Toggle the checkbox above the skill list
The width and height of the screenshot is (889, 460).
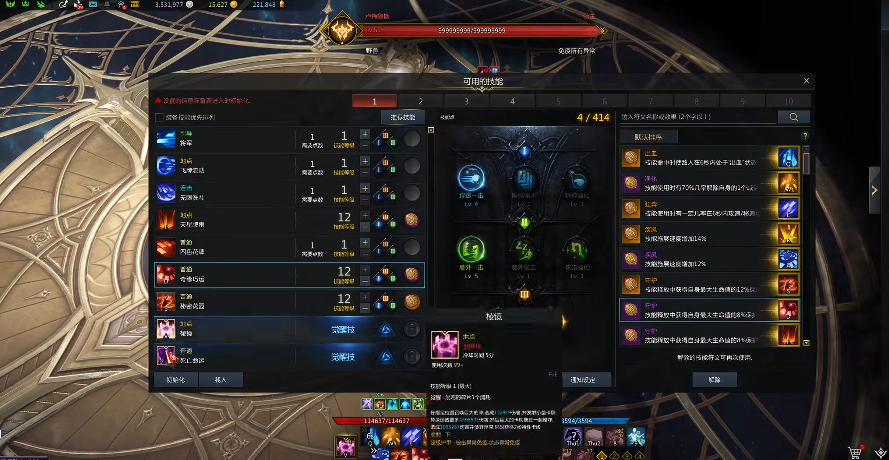[159, 117]
